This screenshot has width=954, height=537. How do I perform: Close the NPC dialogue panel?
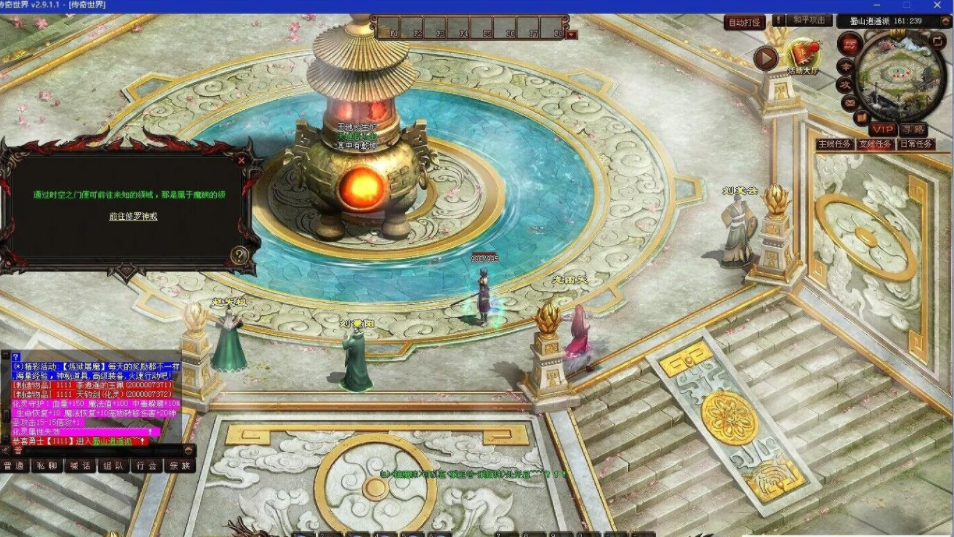click(242, 159)
